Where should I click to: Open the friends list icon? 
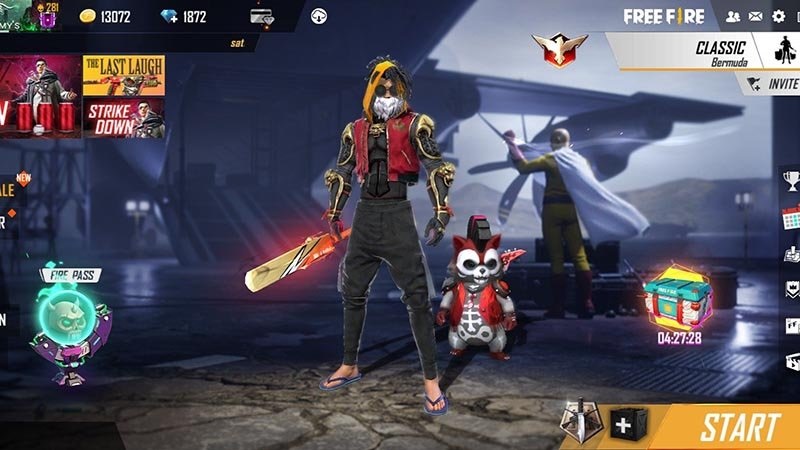click(x=733, y=16)
